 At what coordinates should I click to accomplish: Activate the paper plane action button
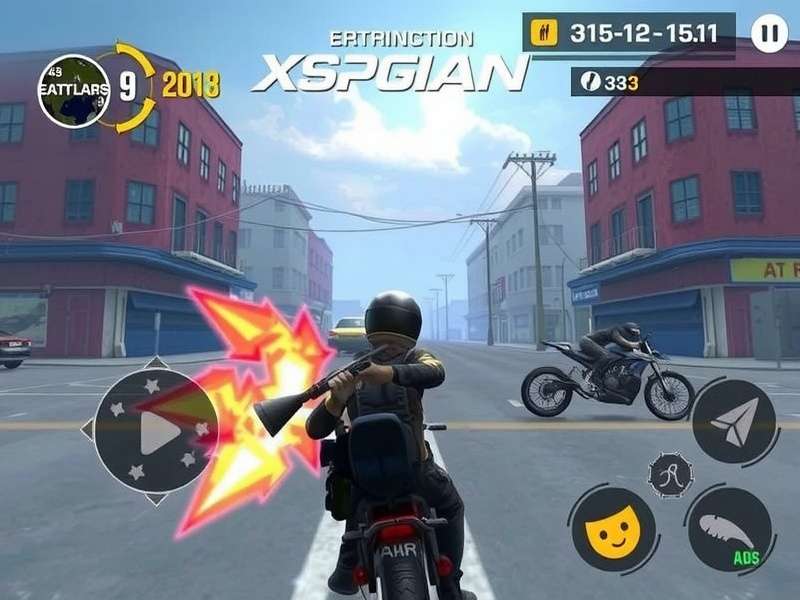point(734,421)
